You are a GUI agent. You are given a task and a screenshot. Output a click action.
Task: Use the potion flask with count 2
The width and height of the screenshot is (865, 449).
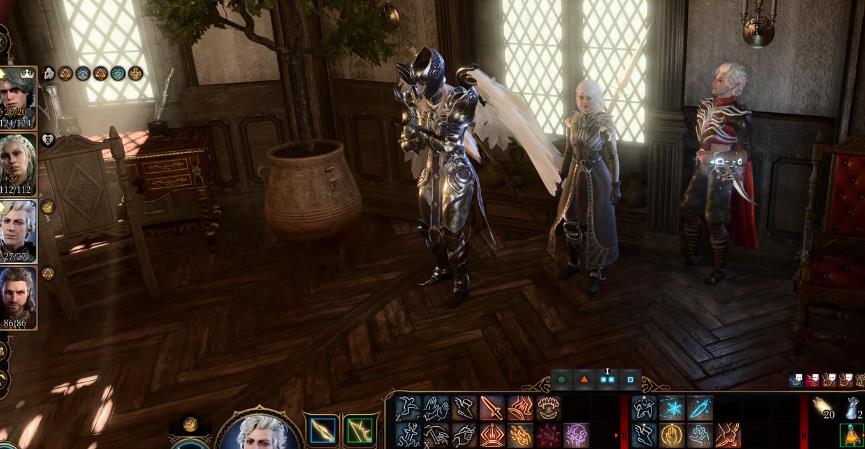coord(852,407)
